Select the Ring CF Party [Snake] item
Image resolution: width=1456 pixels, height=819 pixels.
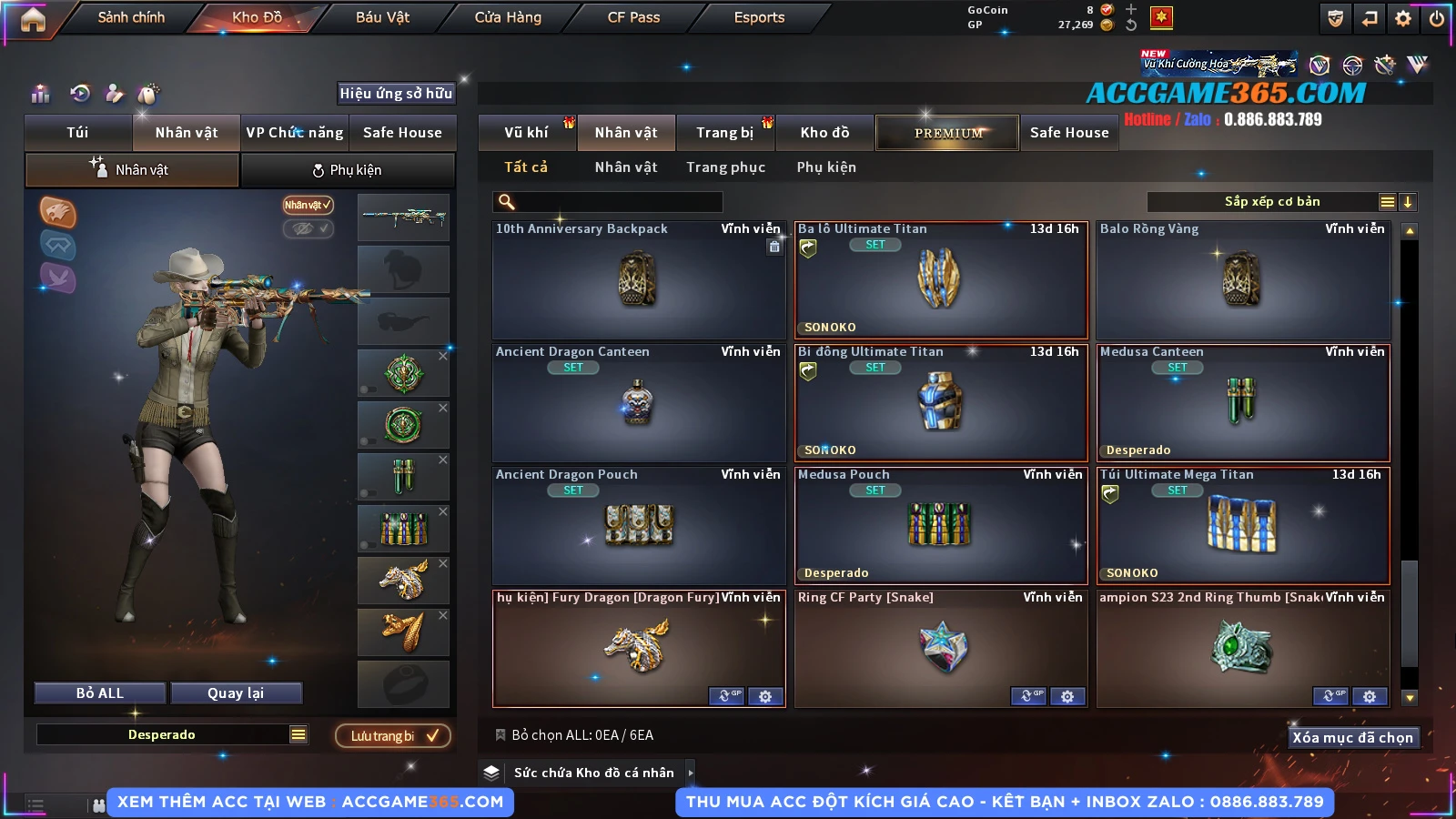(x=940, y=647)
